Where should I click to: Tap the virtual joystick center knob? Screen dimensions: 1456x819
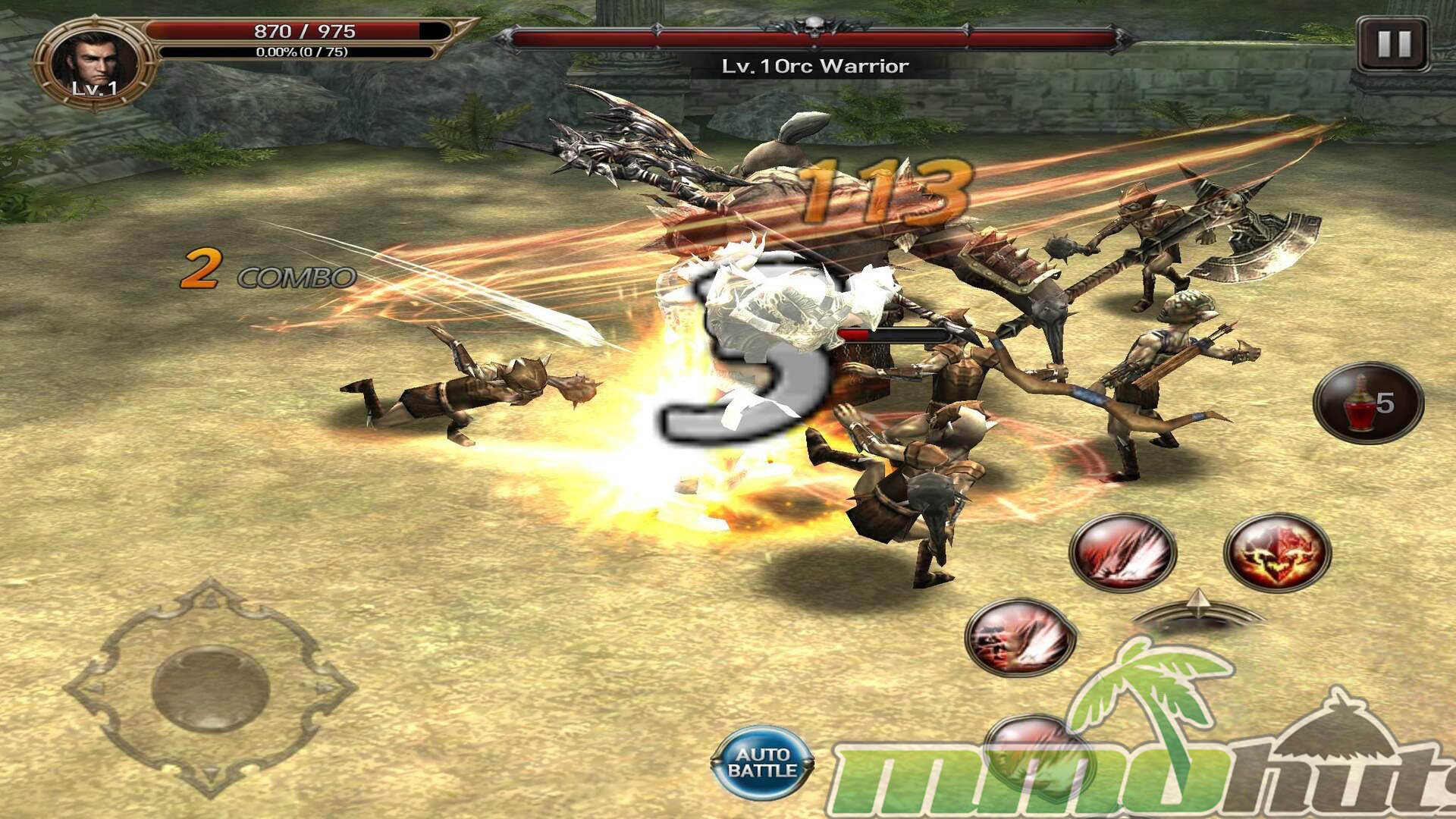pyautogui.click(x=211, y=688)
